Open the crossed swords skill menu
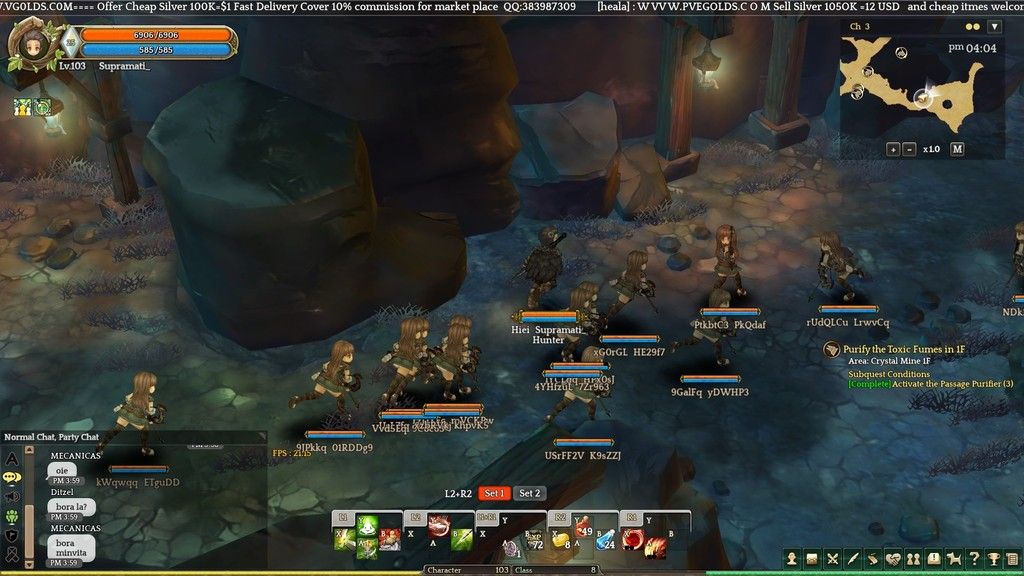Image resolution: width=1024 pixels, height=576 pixels. tap(833, 558)
